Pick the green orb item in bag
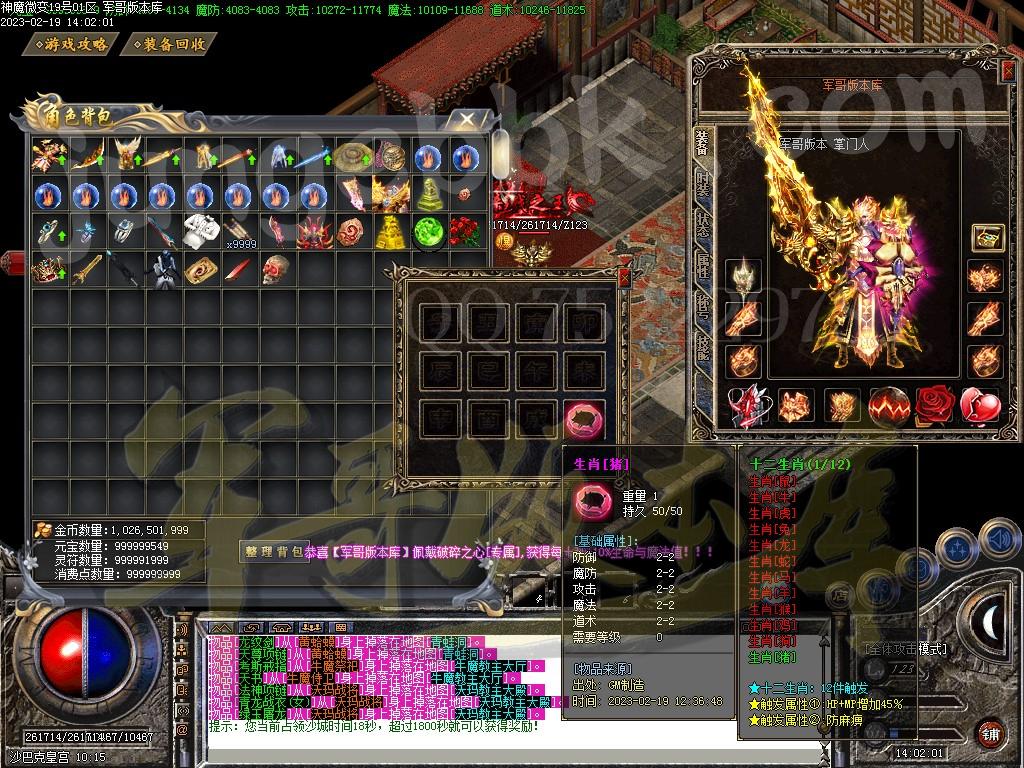The height and width of the screenshot is (768, 1024). (428, 231)
